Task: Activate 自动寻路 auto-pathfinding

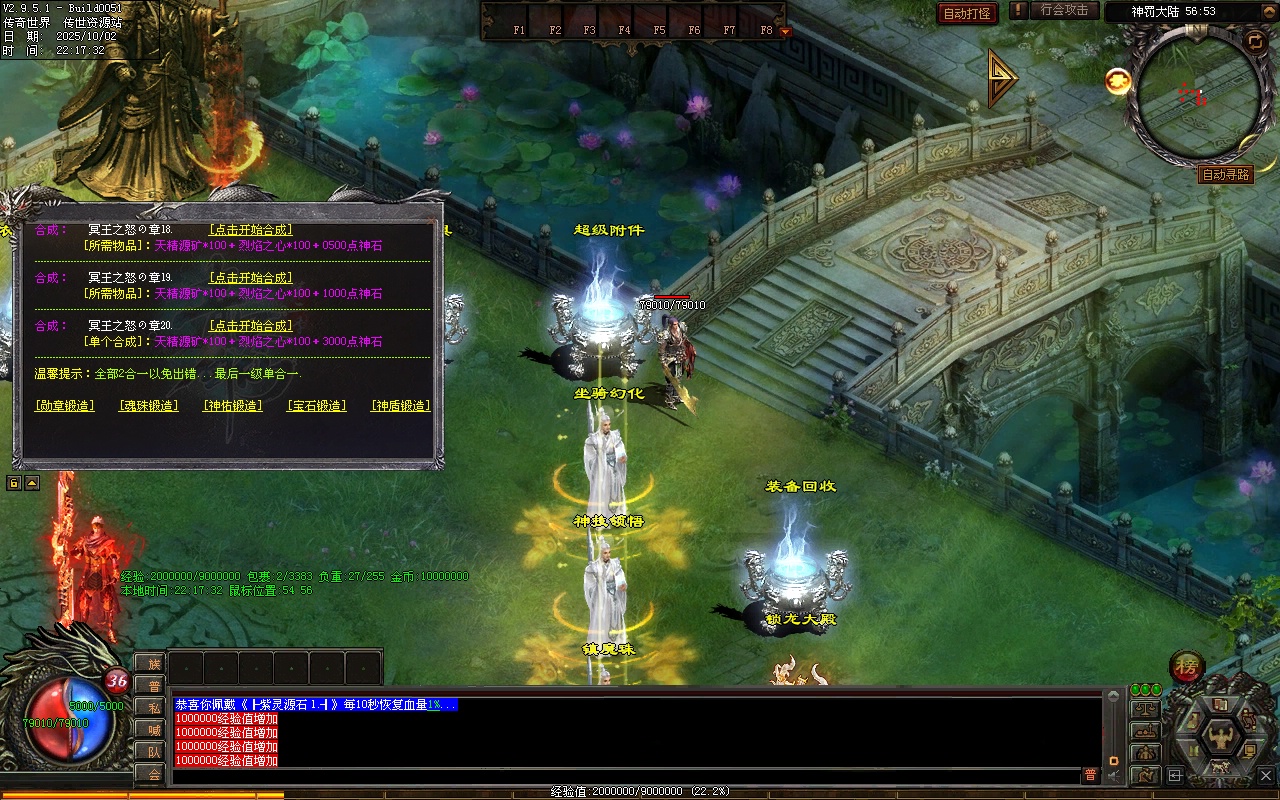Action: tap(1226, 175)
